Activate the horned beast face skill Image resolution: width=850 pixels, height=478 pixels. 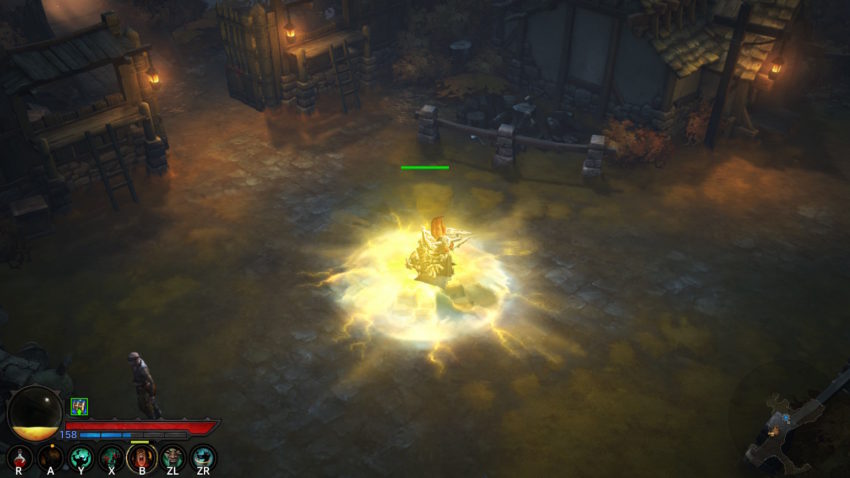tap(173, 457)
